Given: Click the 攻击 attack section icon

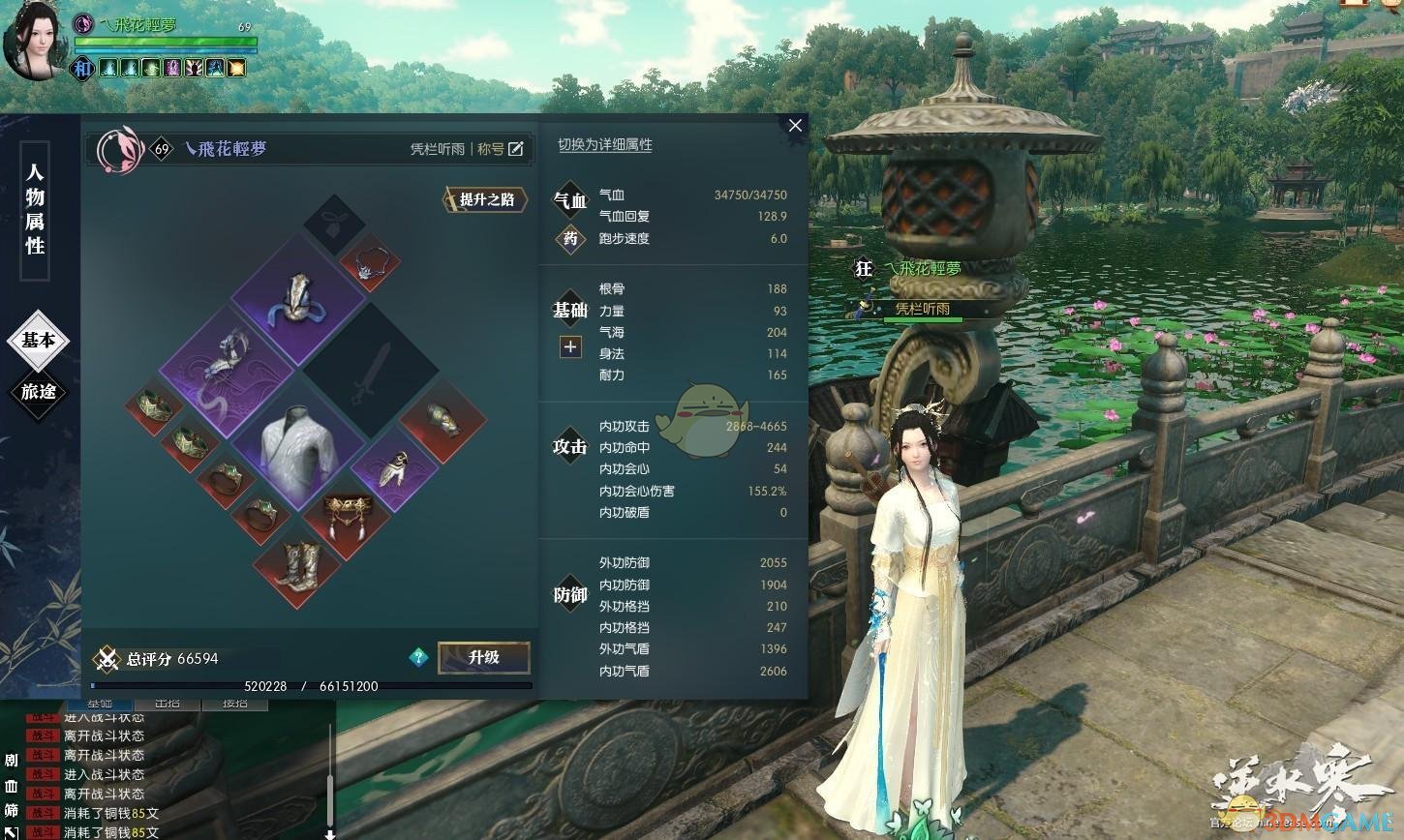Looking at the screenshot, I should coord(569,446).
